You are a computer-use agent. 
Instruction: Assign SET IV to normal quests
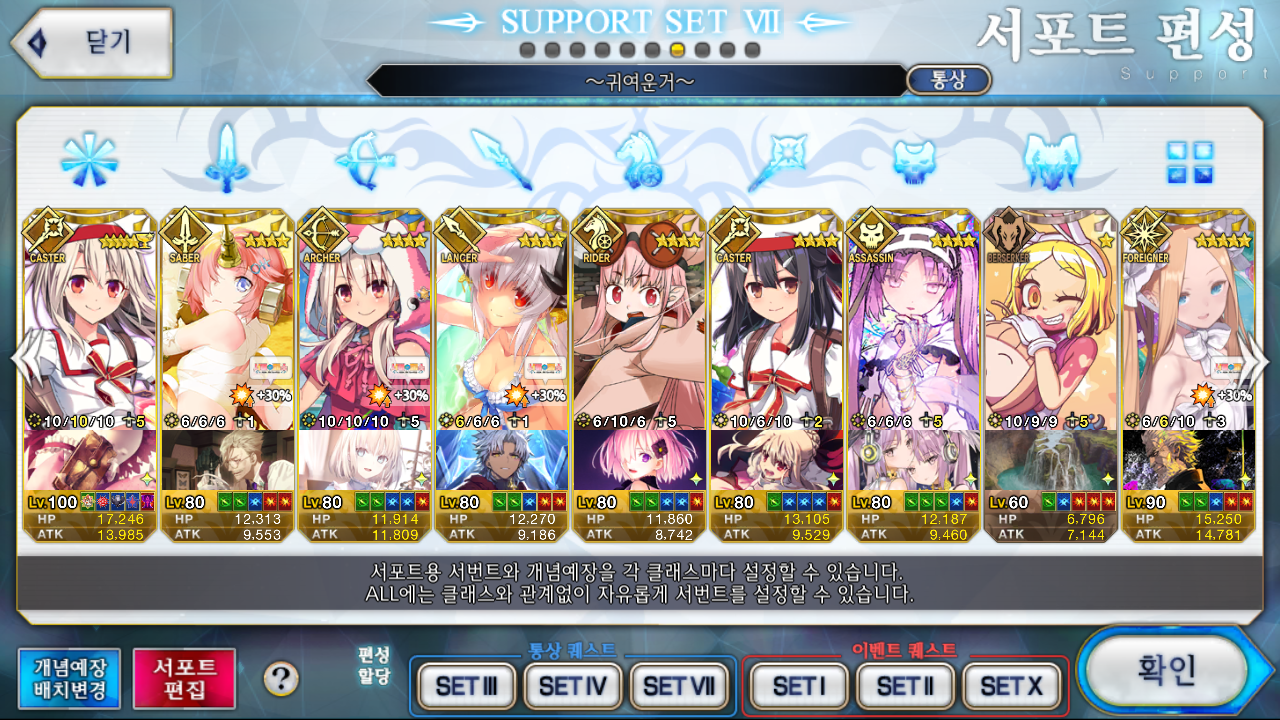[x=573, y=686]
